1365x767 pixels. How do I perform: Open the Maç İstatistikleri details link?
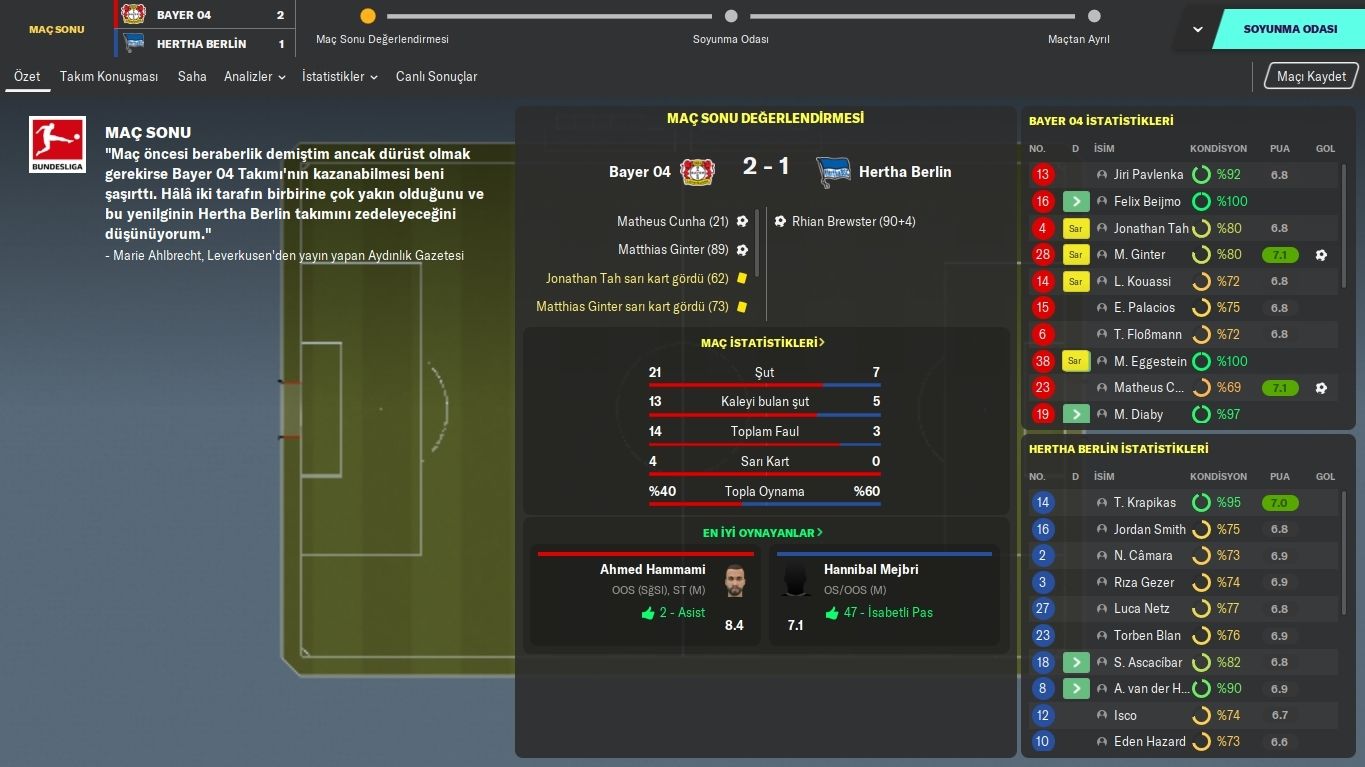[763, 343]
